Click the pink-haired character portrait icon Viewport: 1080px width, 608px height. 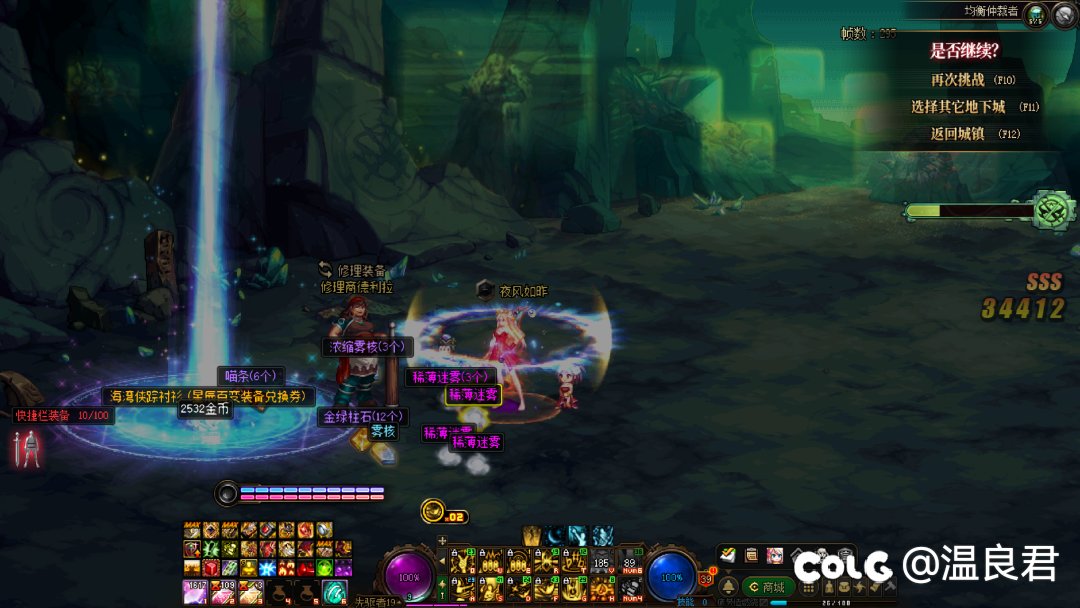(x=774, y=555)
